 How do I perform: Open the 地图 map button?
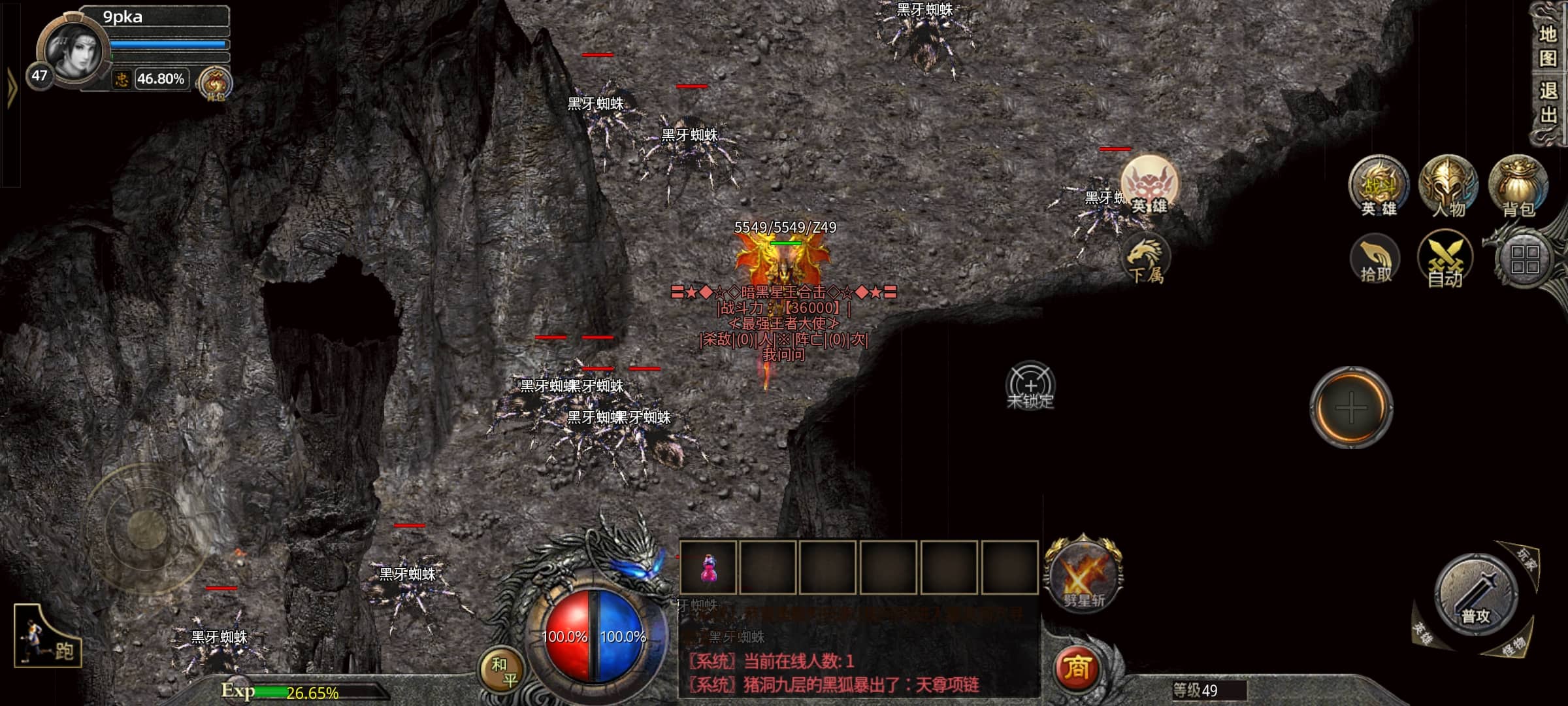click(x=1547, y=46)
